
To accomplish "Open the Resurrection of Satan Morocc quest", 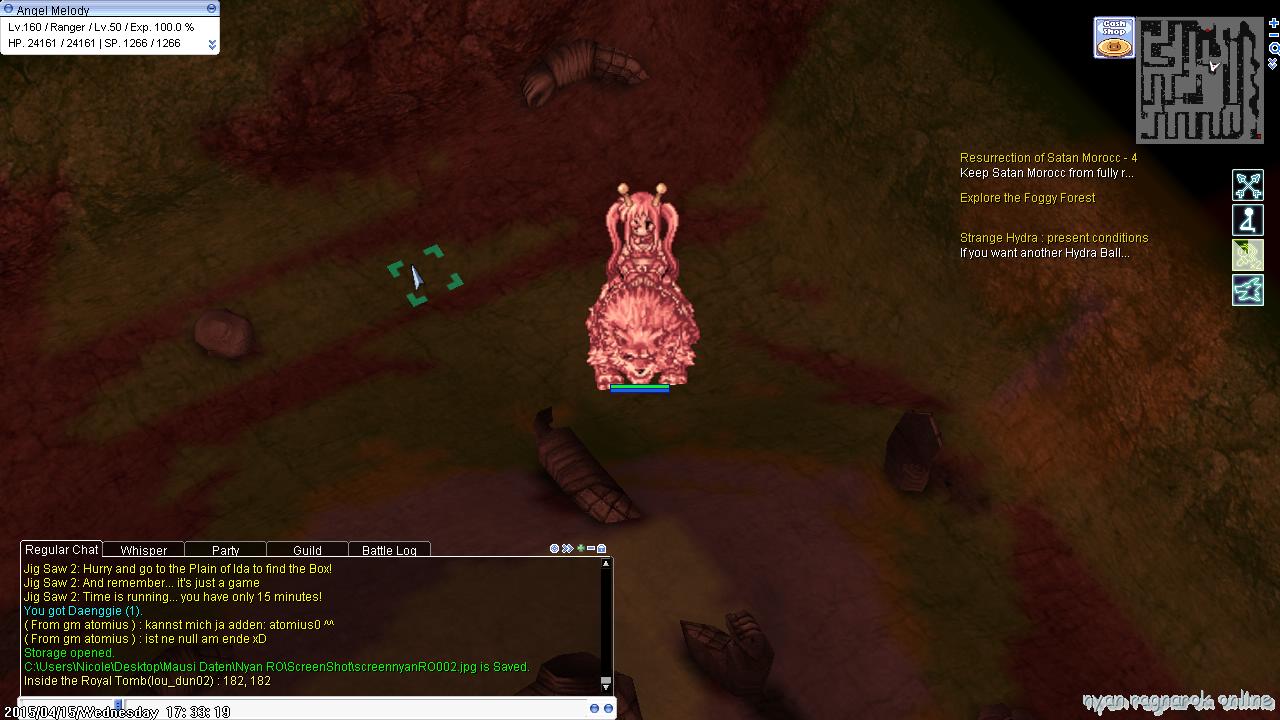I will [1048, 158].
